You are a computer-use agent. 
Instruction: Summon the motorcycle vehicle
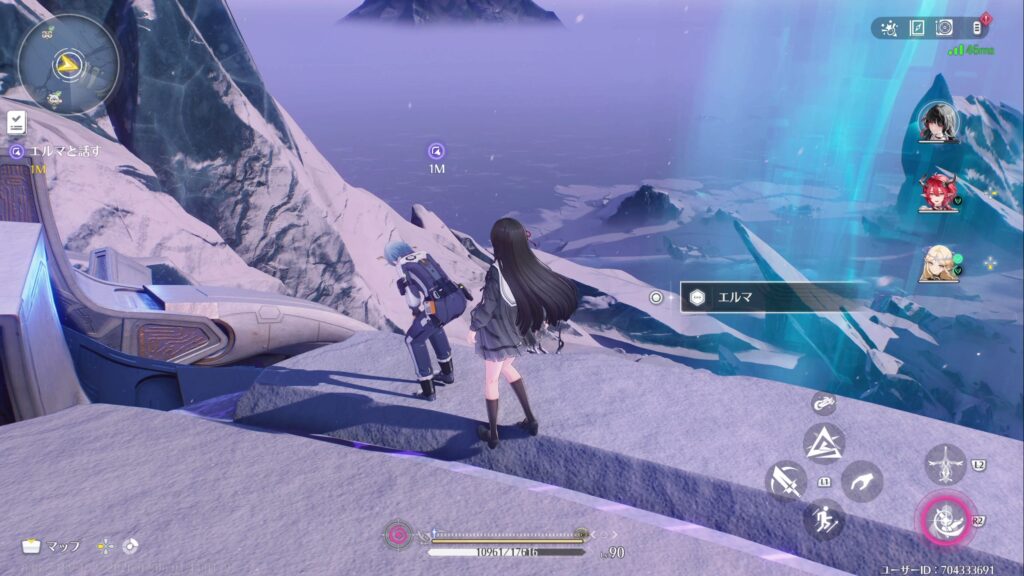point(824,404)
